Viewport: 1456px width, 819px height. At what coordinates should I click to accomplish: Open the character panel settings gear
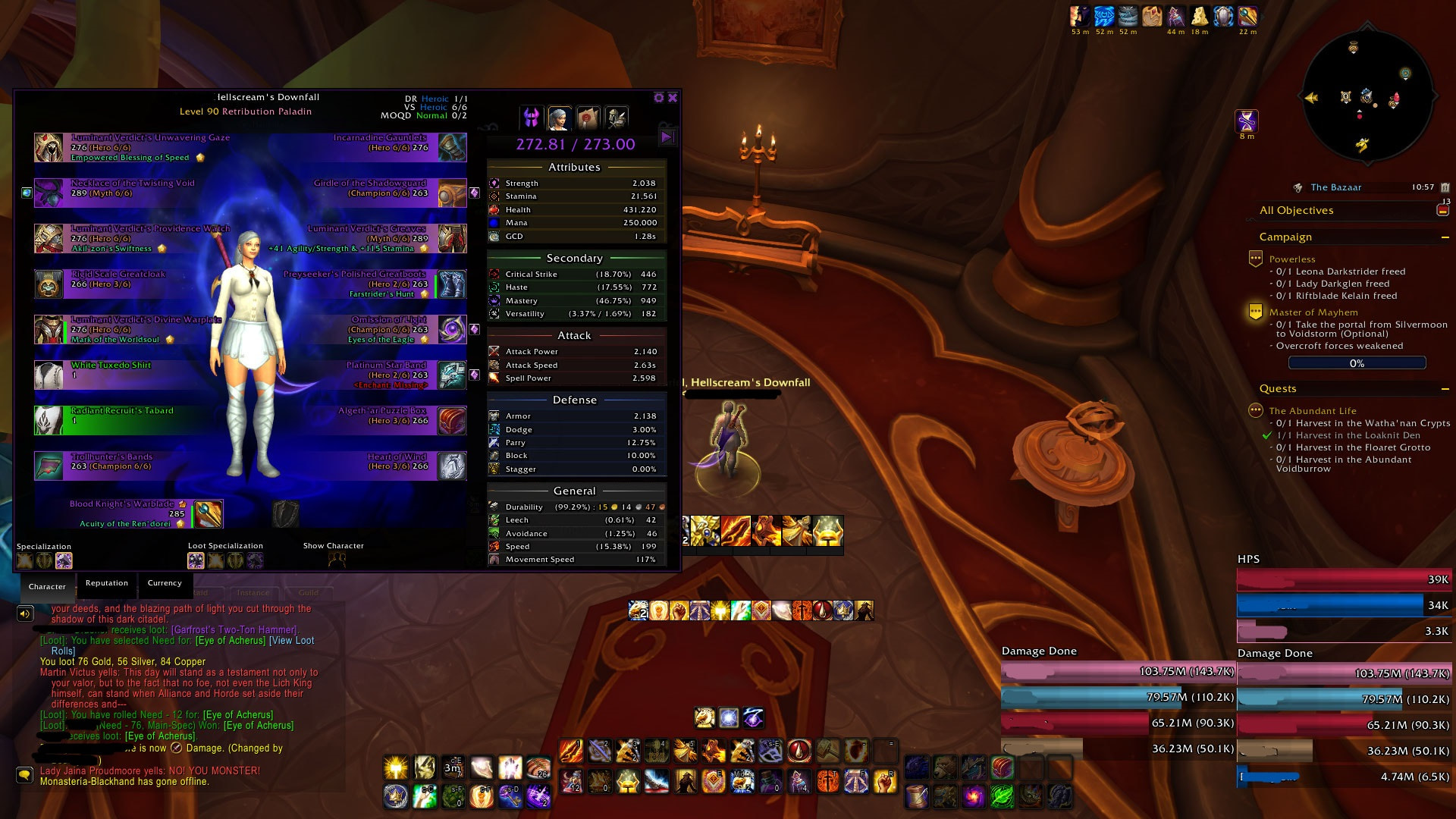659,98
